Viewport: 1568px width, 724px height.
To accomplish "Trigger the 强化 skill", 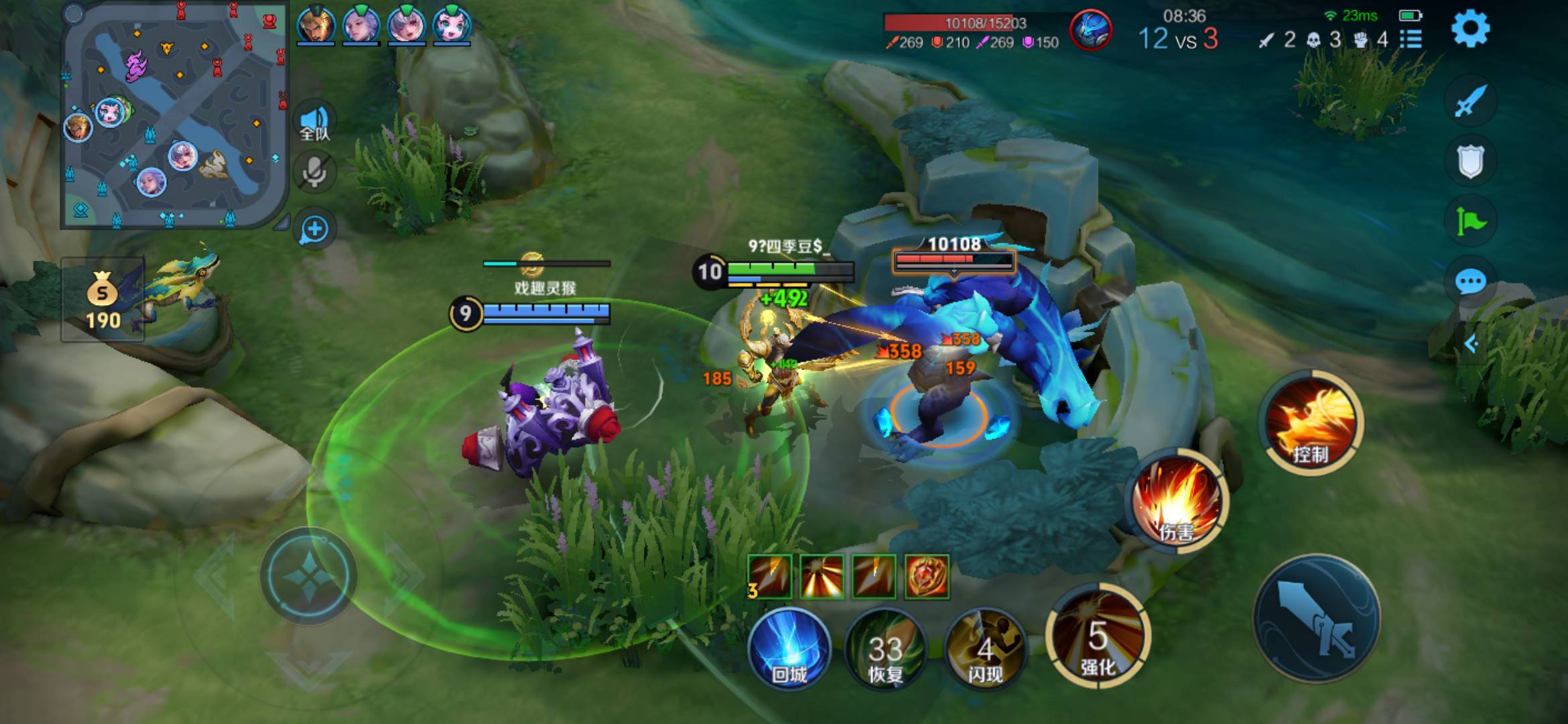I will (x=1098, y=637).
